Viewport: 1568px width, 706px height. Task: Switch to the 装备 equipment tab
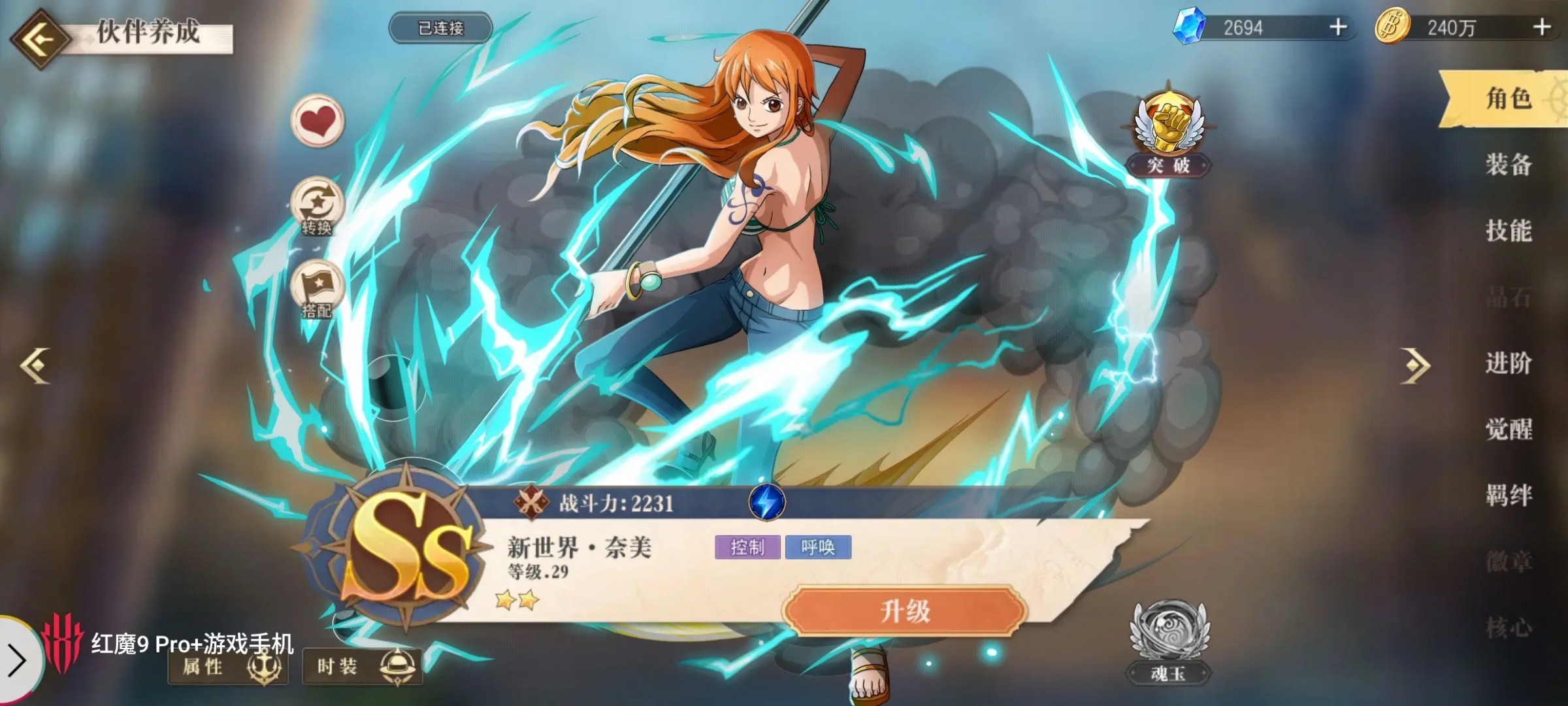pyautogui.click(x=1509, y=165)
